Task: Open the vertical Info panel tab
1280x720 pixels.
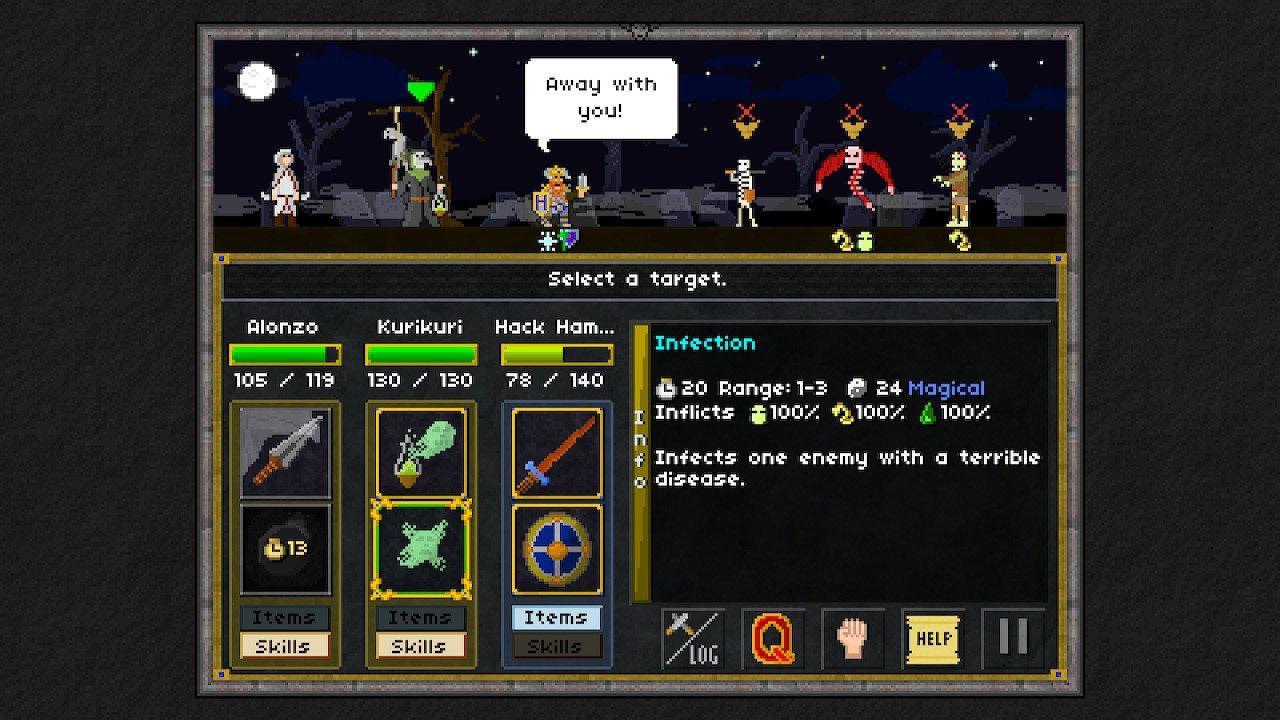Action: (639, 460)
